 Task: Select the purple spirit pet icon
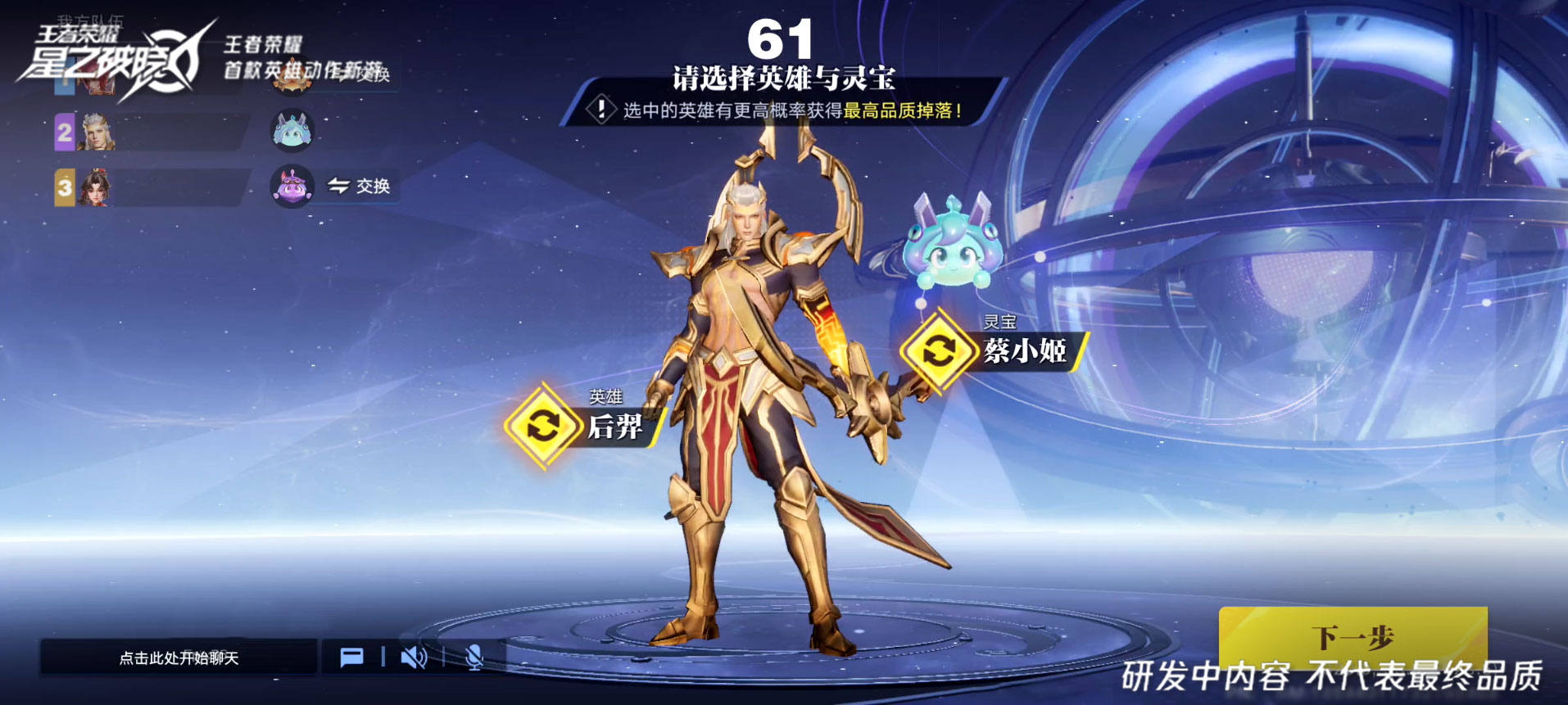[x=292, y=187]
